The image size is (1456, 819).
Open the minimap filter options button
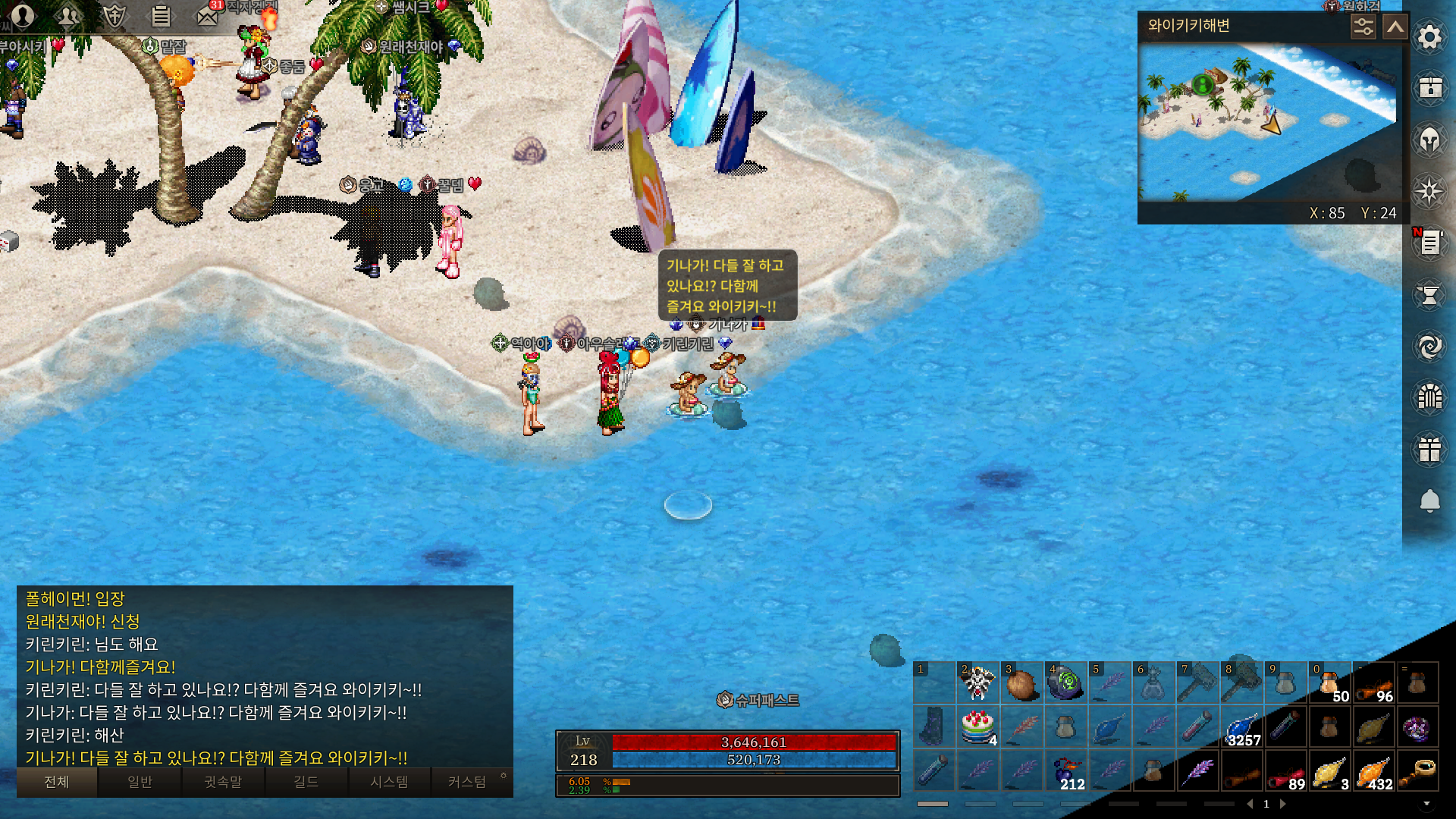coord(1363,27)
